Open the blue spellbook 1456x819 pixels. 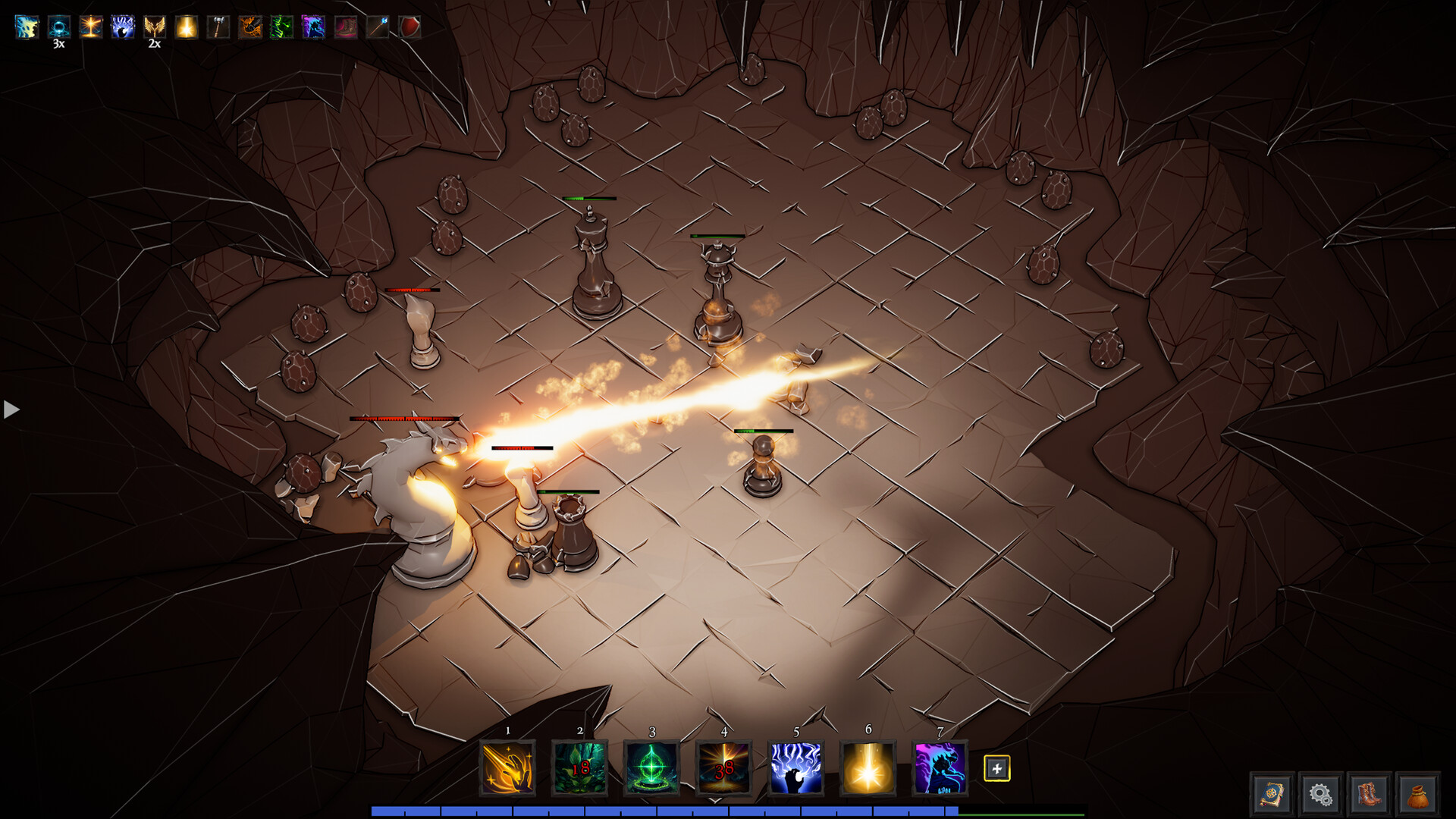(1272, 795)
